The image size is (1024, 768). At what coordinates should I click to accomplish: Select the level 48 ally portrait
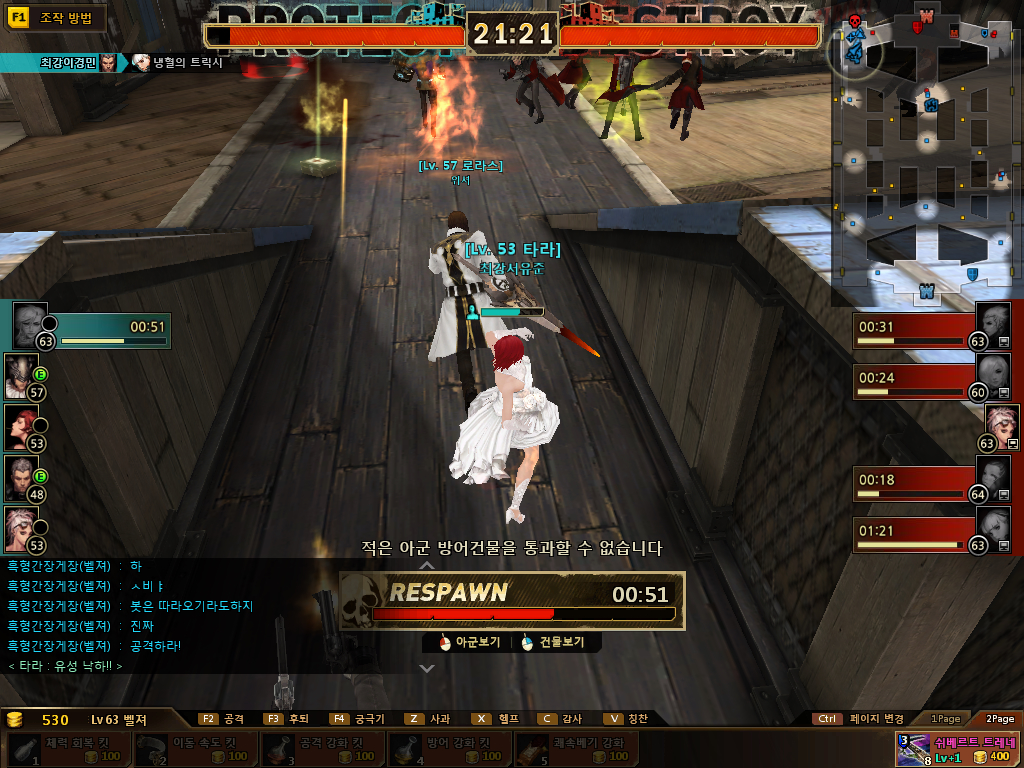pyautogui.click(x=21, y=477)
